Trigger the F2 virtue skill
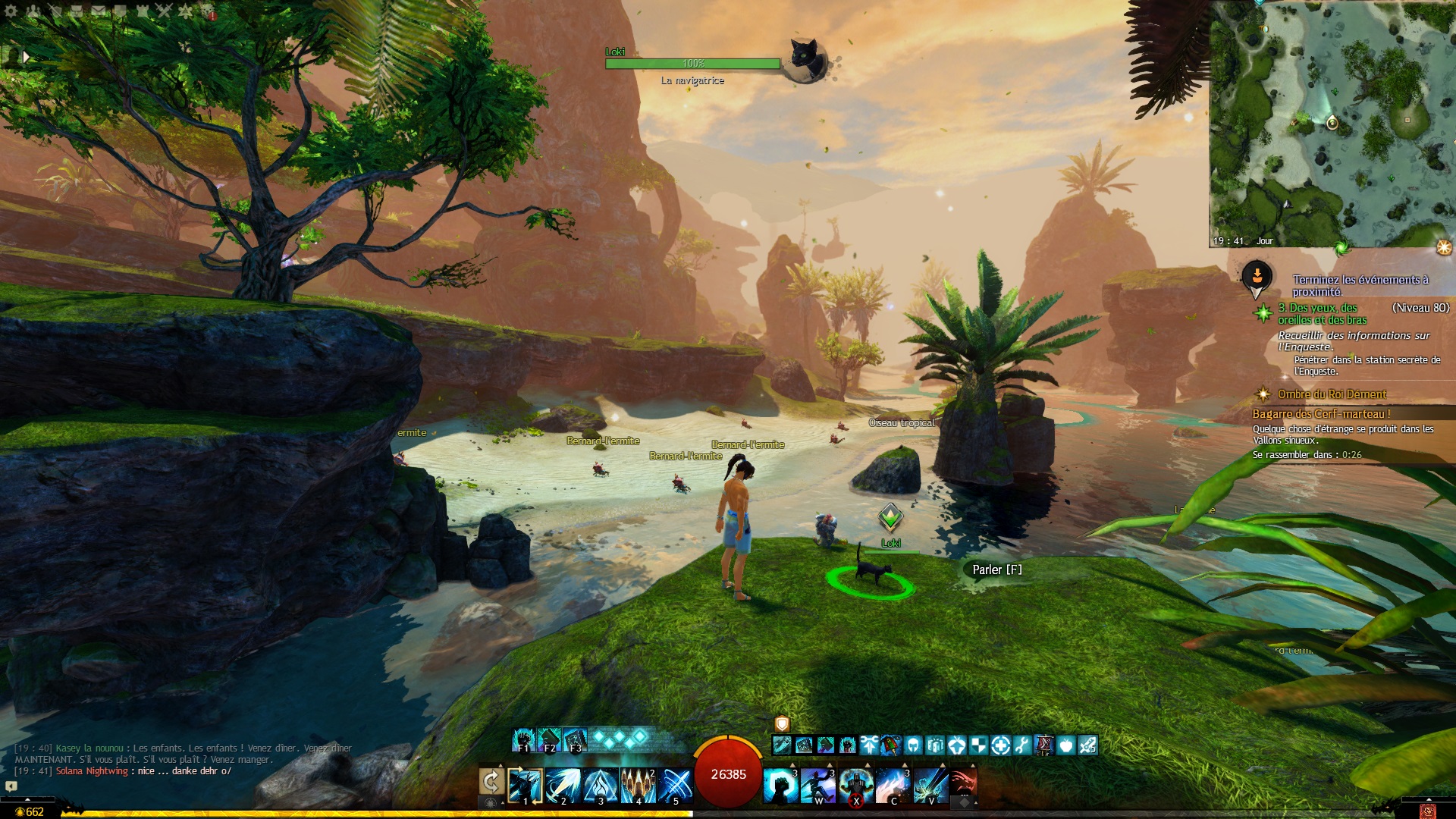 point(549,739)
